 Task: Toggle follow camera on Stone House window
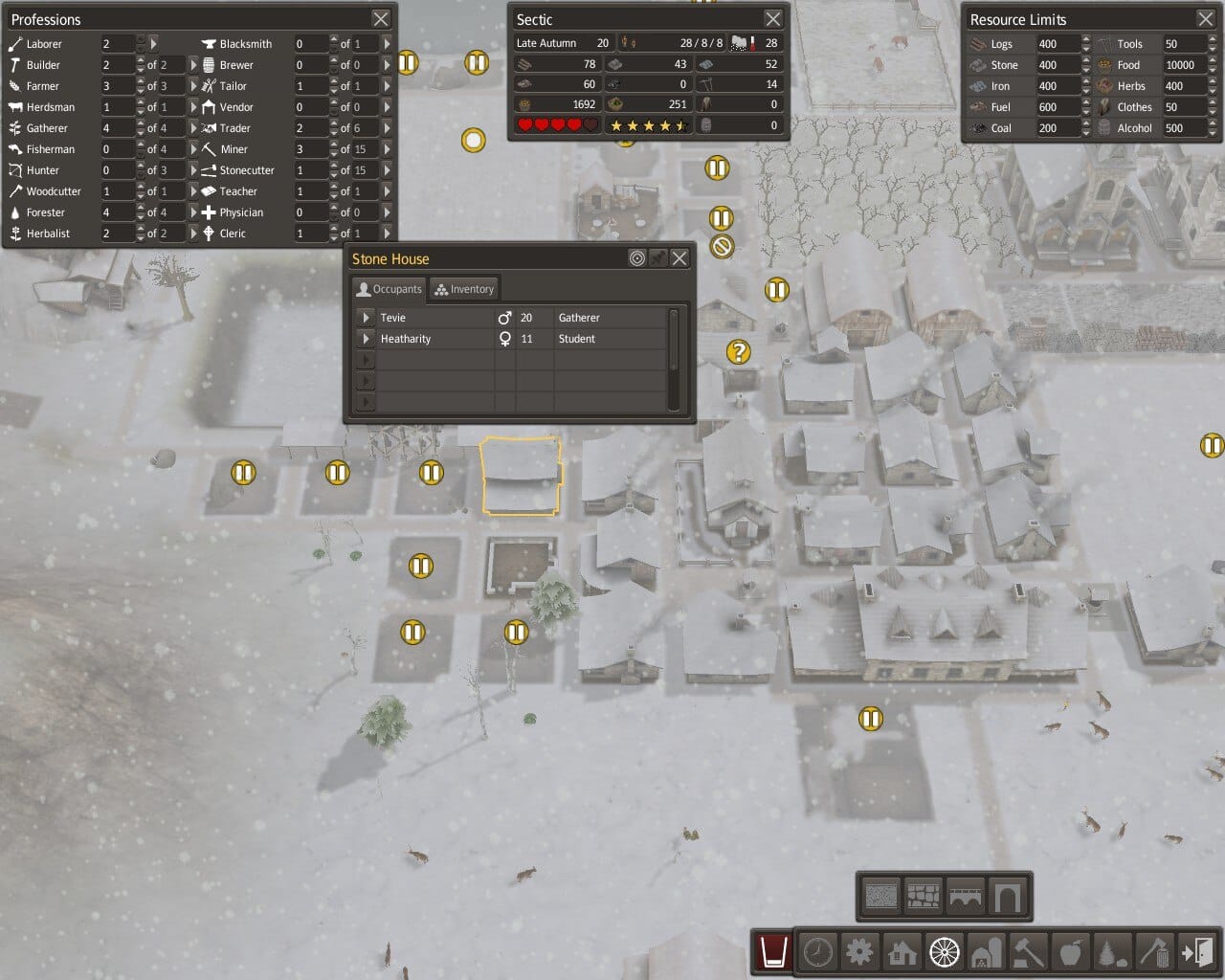point(637,257)
